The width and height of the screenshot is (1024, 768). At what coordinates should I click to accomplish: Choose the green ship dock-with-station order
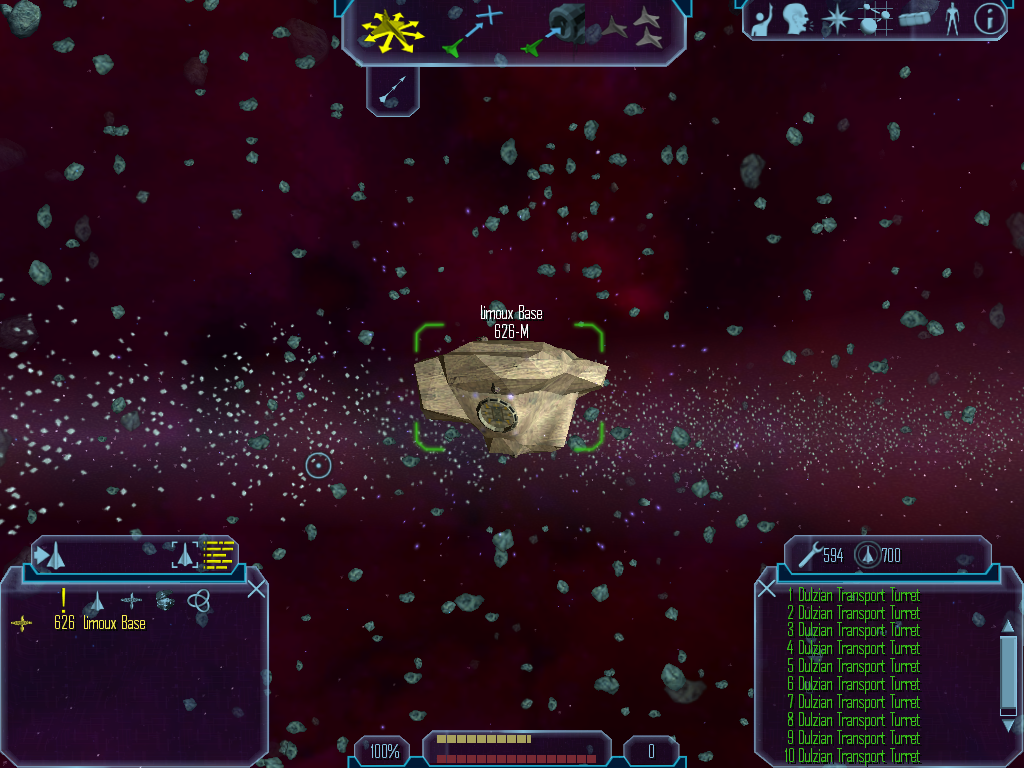pyautogui.click(x=555, y=28)
